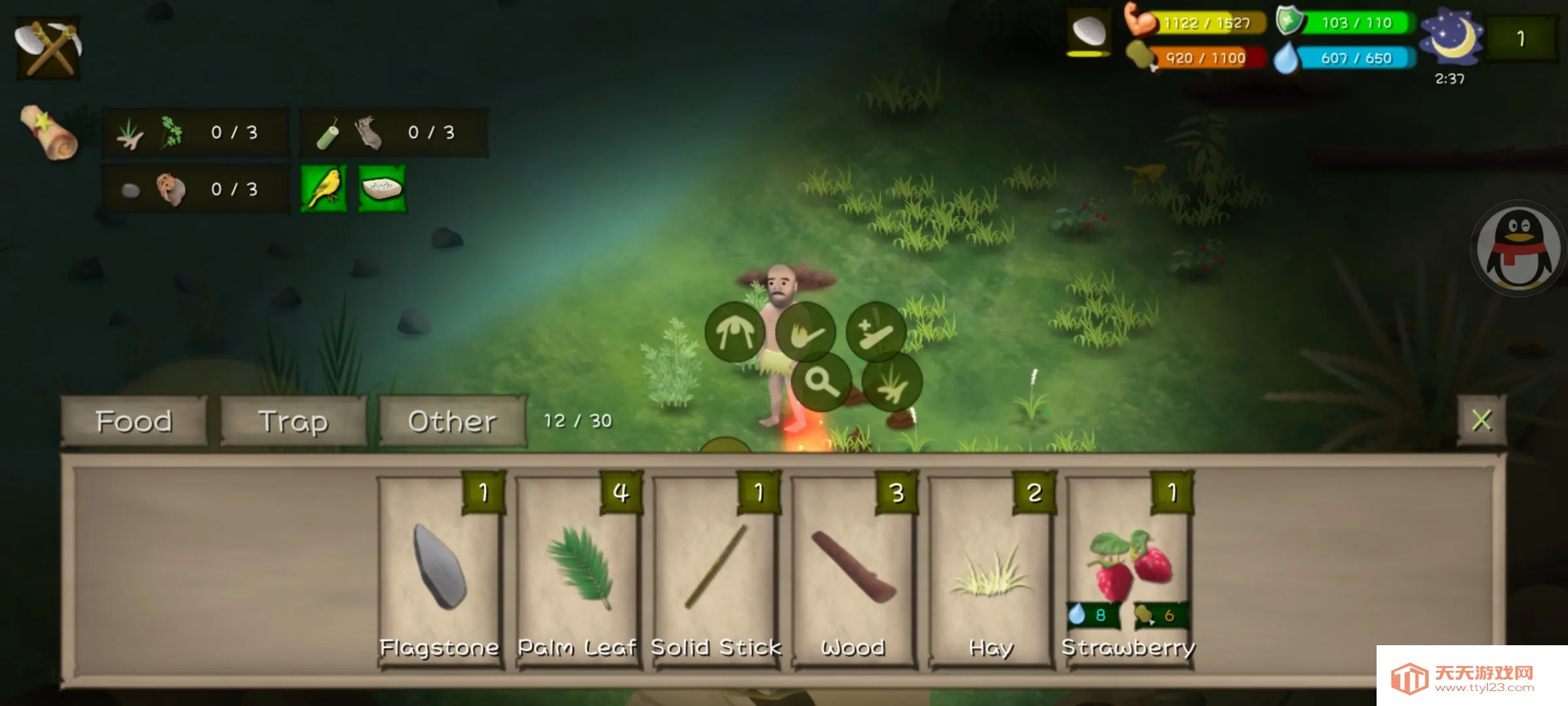Click the green white-stone quest icon
Screen dimensions: 1568x706
(x=382, y=189)
